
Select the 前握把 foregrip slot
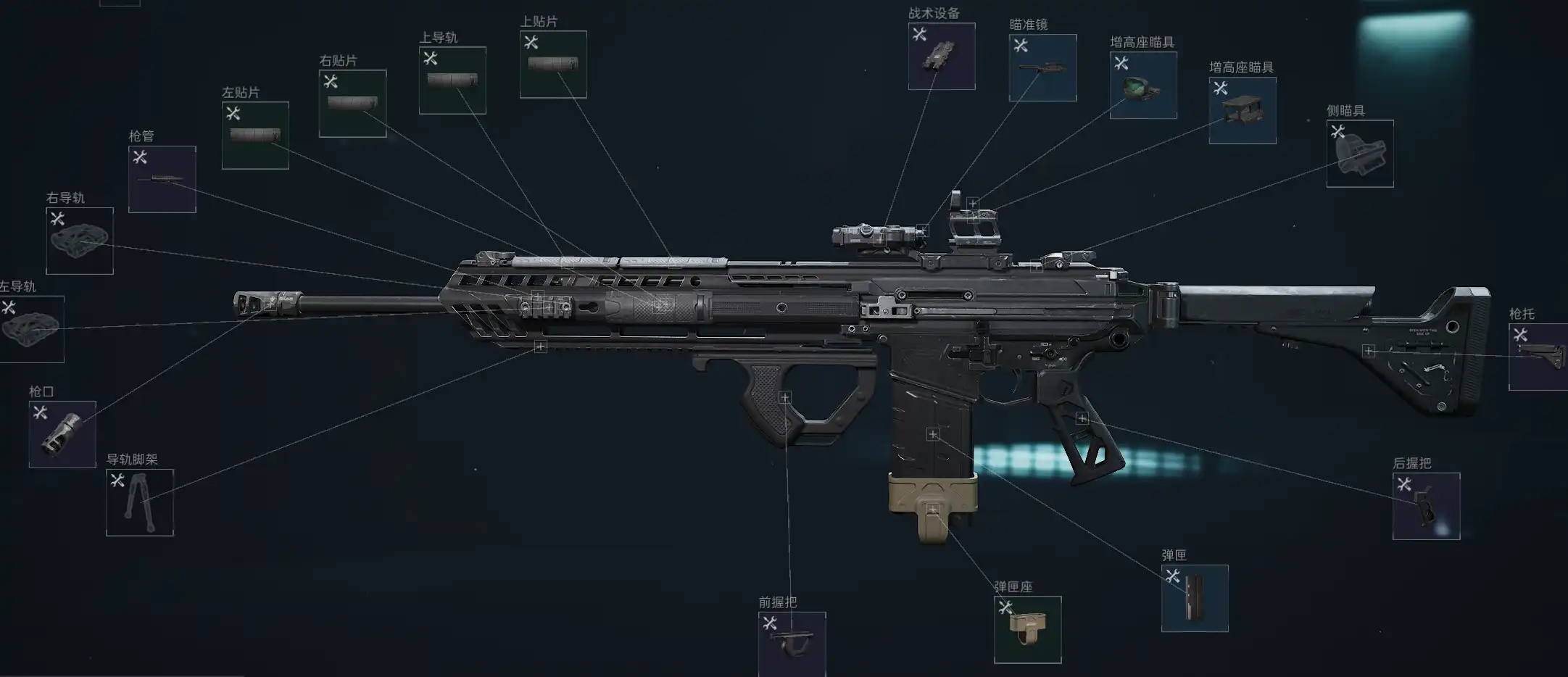click(792, 644)
